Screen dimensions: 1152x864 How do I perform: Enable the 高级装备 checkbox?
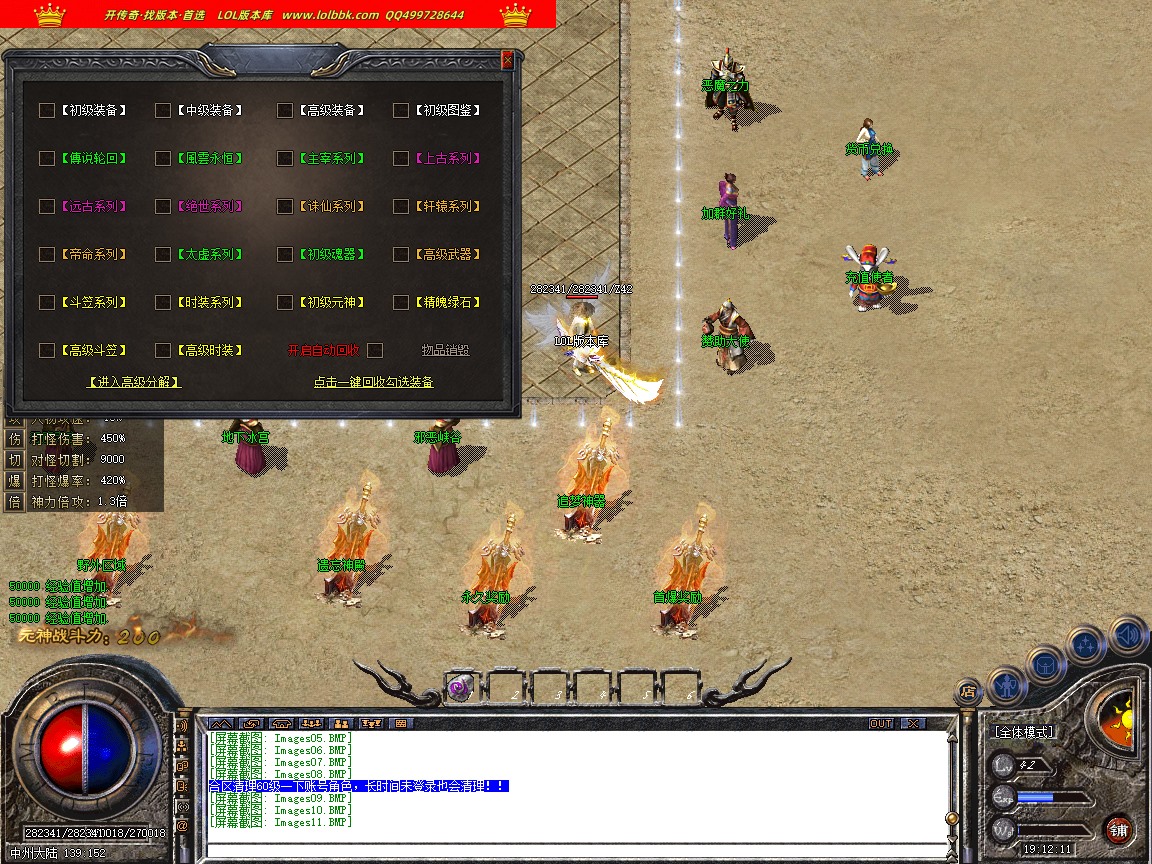pyautogui.click(x=285, y=110)
